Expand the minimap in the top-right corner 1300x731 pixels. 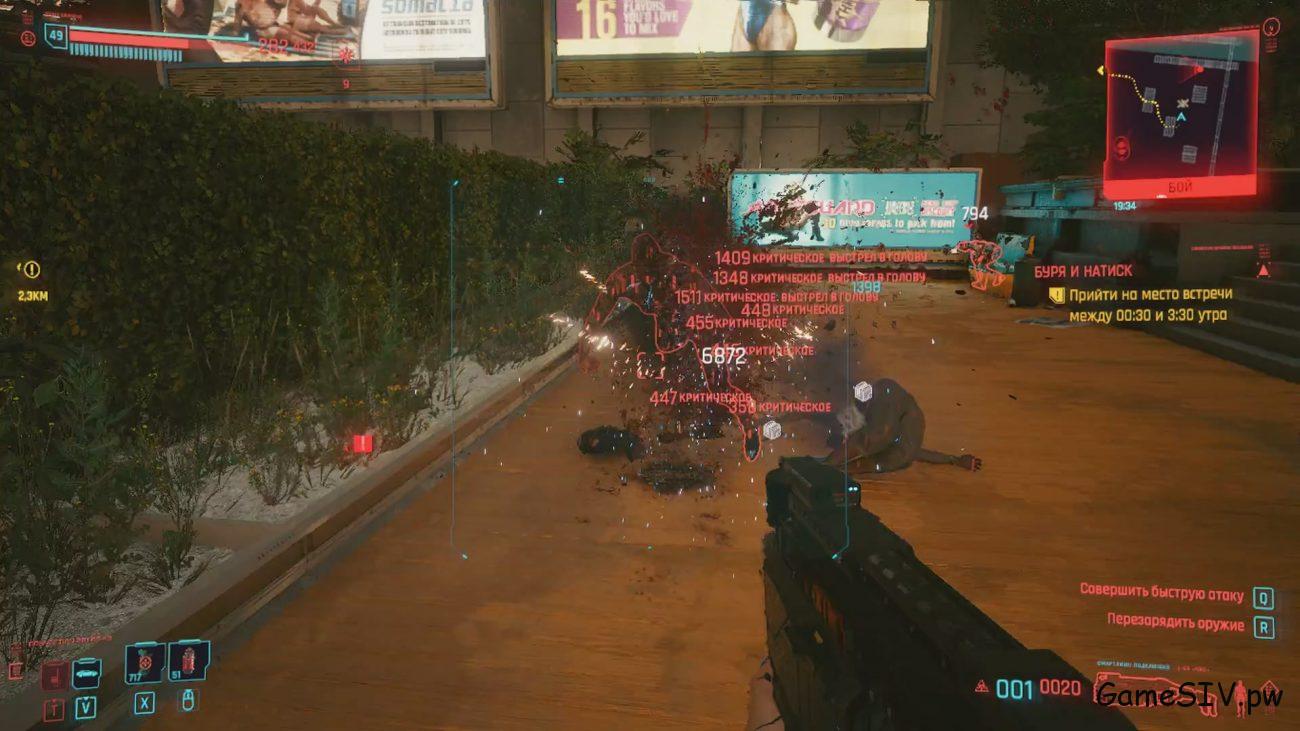1180,105
